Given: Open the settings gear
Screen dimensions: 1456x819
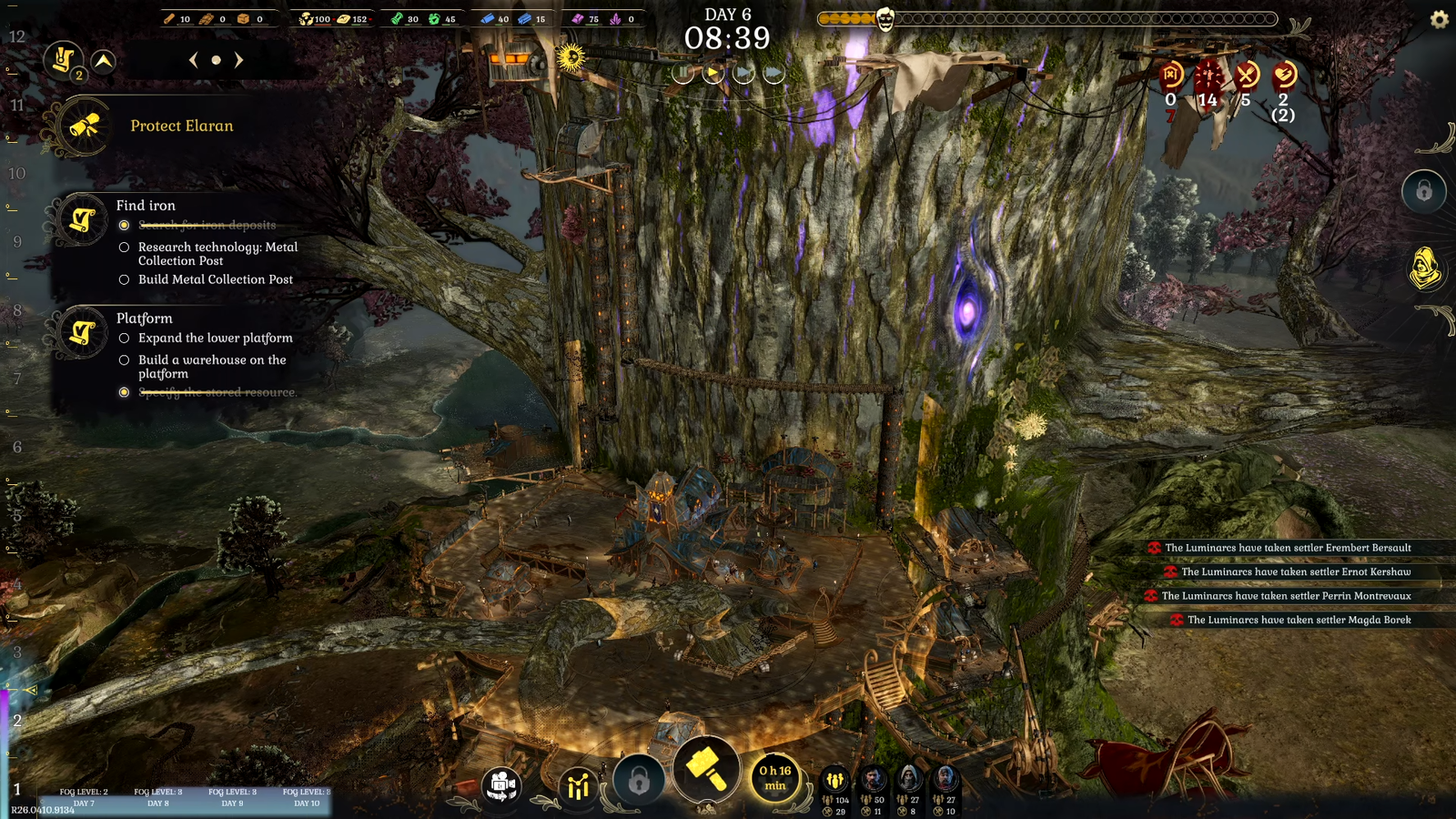Looking at the screenshot, I should tap(1439, 19).
